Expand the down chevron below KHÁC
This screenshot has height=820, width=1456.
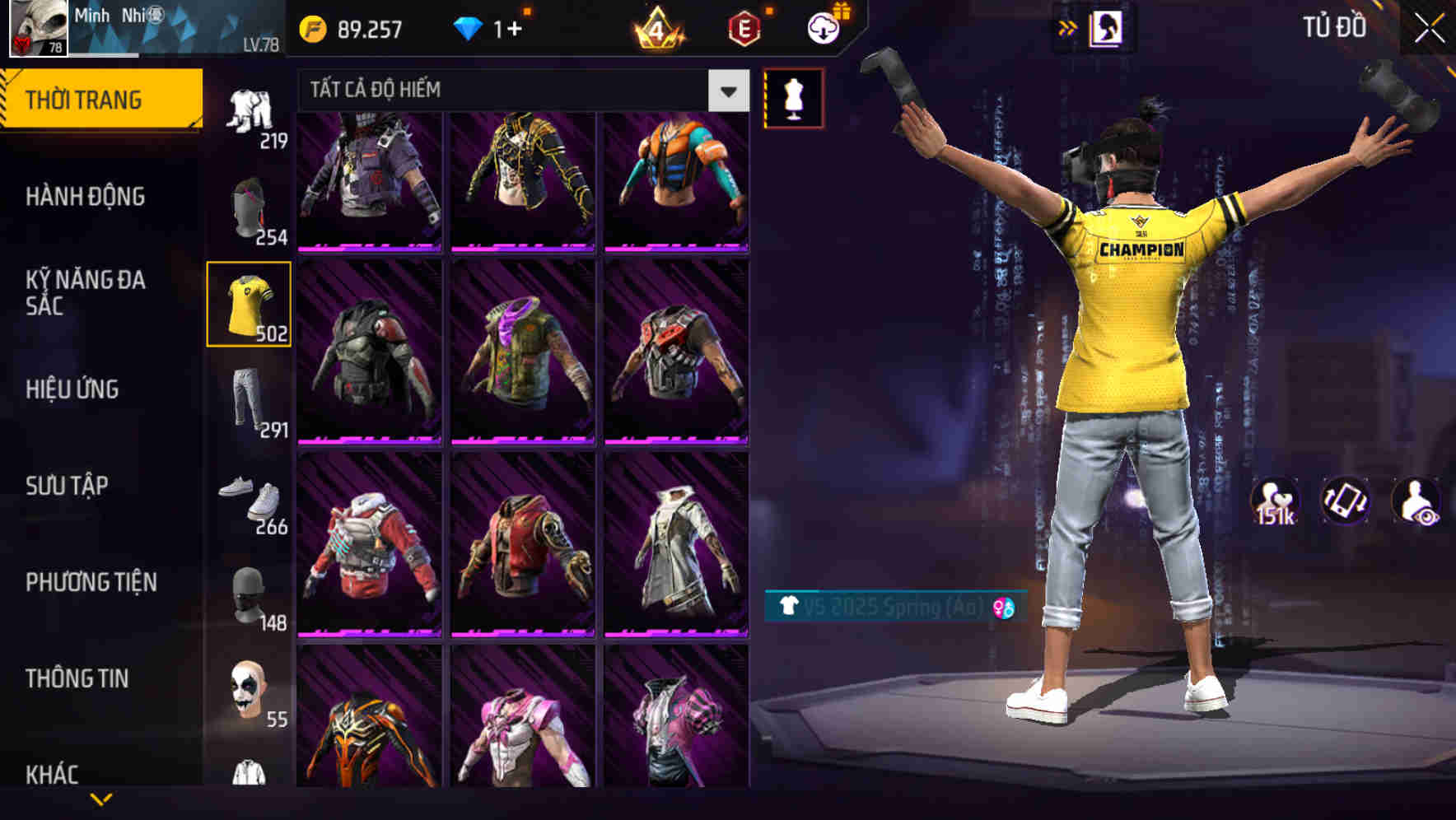99,798
